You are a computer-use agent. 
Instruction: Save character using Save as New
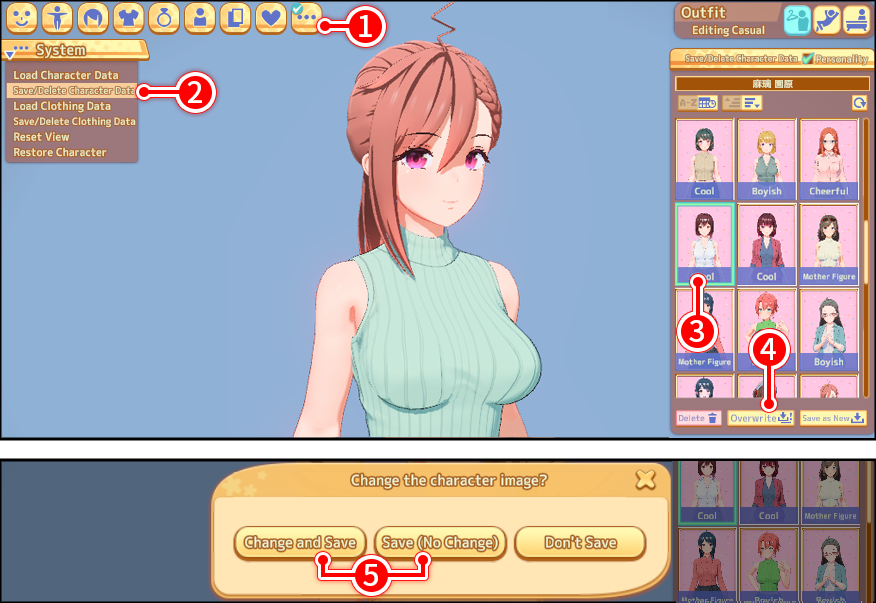[832, 418]
